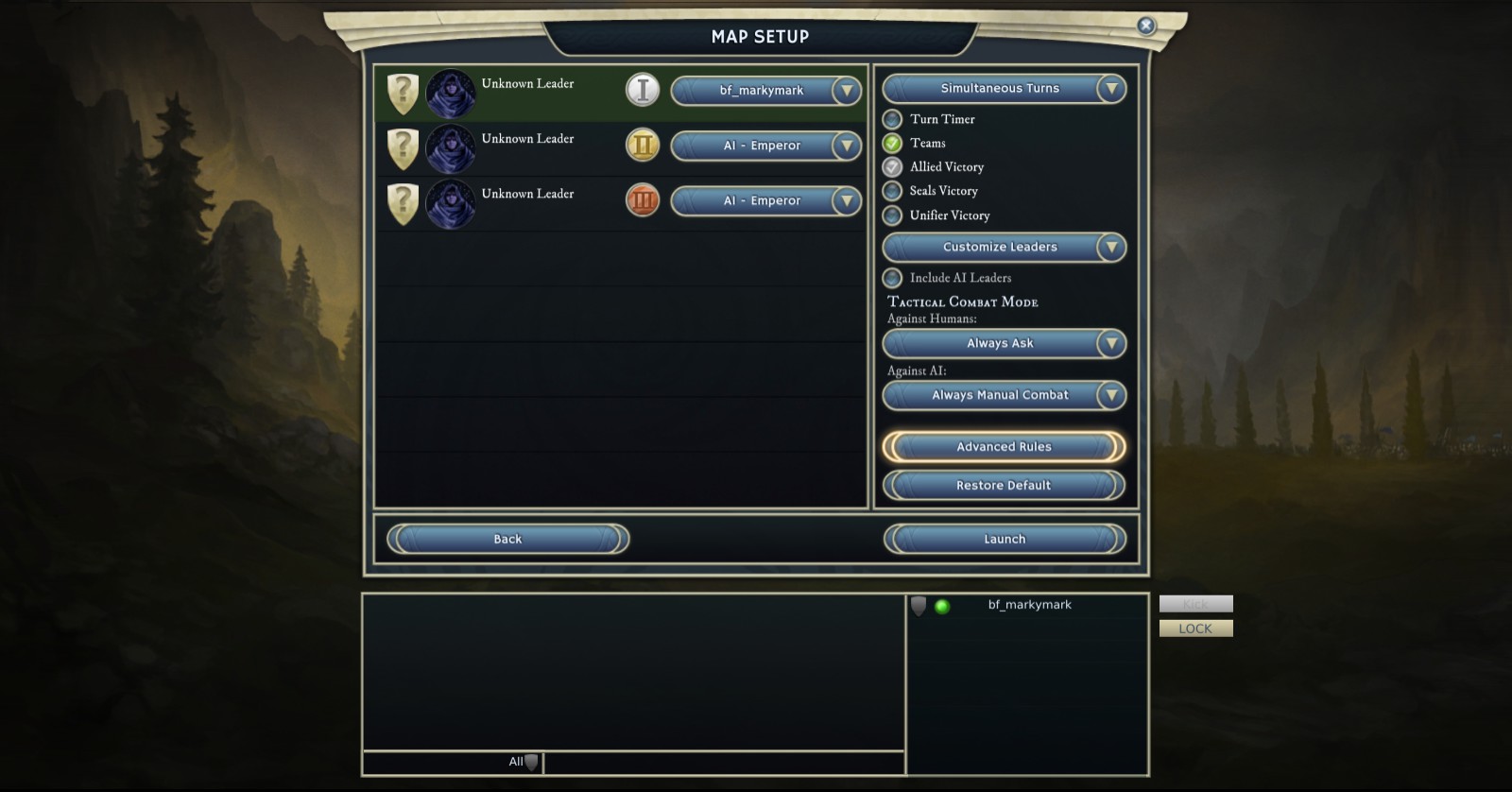Close the Map Setup window
The width and height of the screenshot is (1512, 792).
point(1145,26)
